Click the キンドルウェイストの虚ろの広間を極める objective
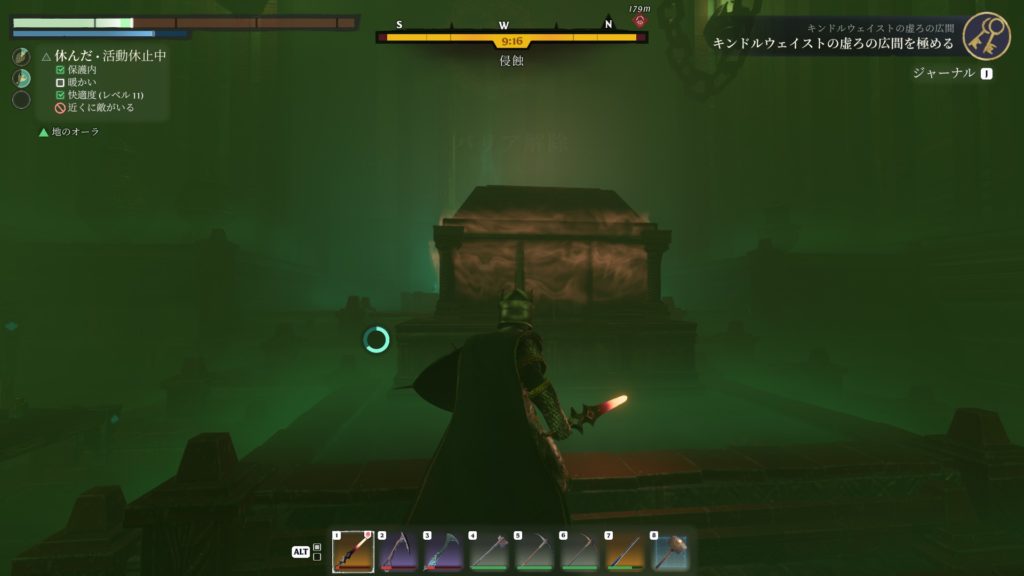 coord(833,44)
